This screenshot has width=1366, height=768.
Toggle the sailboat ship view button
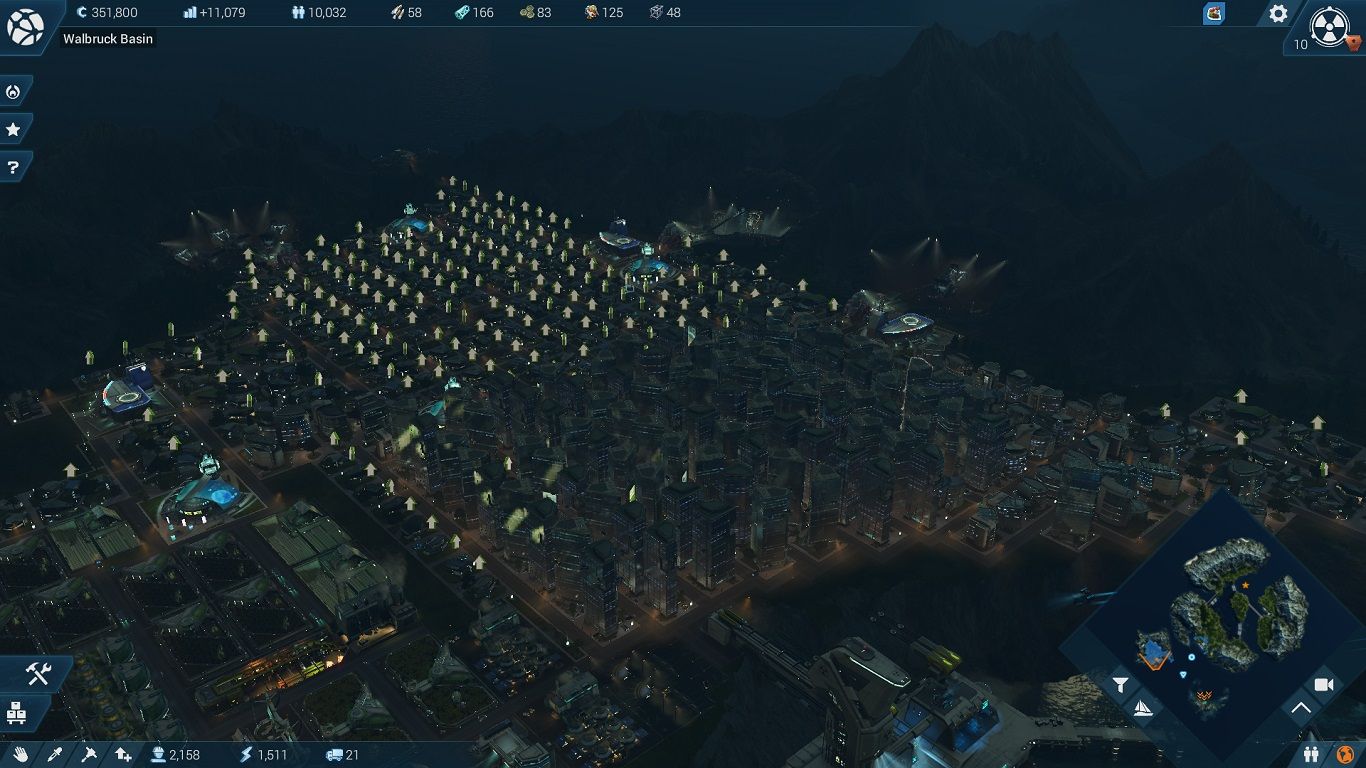pos(1142,709)
